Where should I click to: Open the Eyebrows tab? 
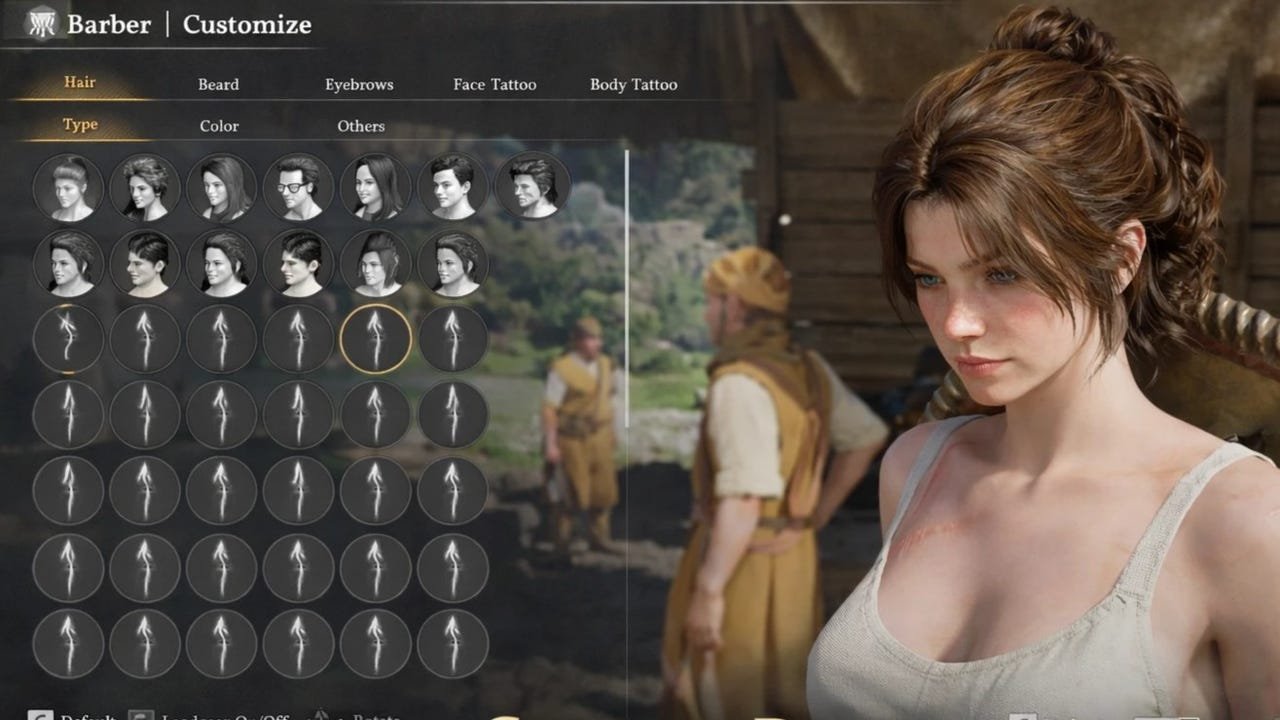coord(359,85)
